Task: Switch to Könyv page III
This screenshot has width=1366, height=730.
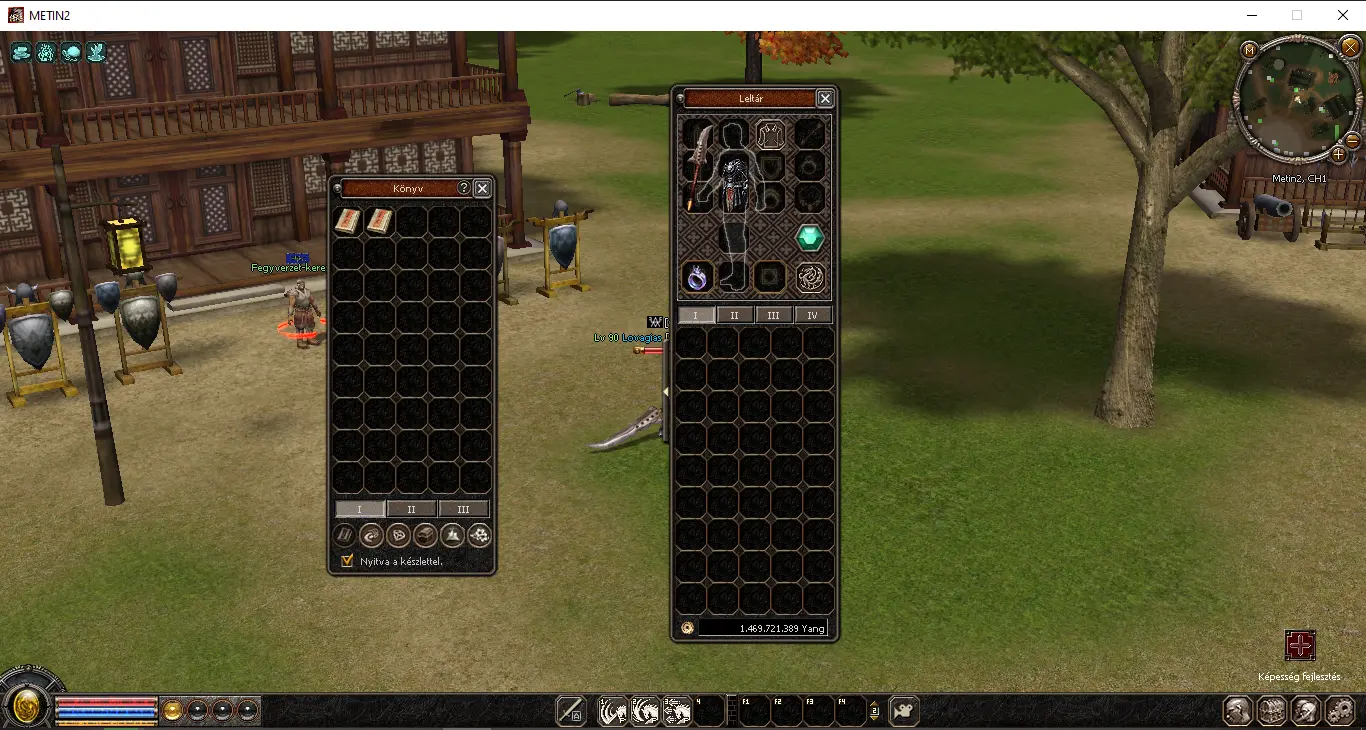Action: [463, 509]
